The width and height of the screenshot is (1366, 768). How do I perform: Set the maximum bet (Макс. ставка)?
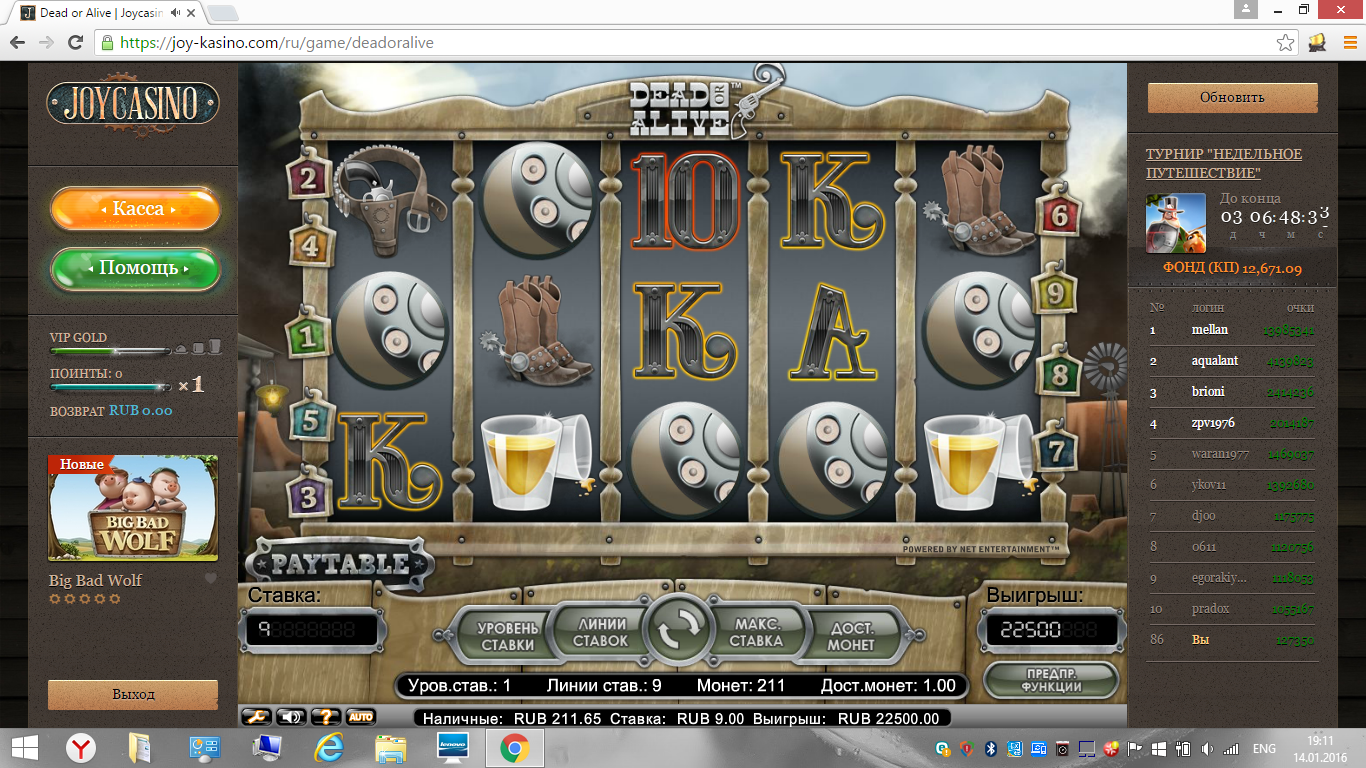tap(756, 631)
